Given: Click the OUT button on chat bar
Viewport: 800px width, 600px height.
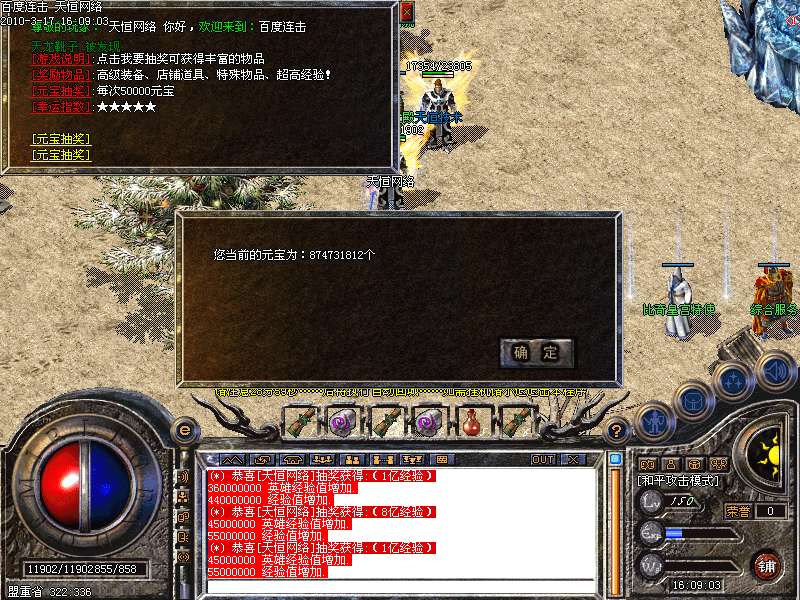Looking at the screenshot, I should pyautogui.click(x=543, y=460).
